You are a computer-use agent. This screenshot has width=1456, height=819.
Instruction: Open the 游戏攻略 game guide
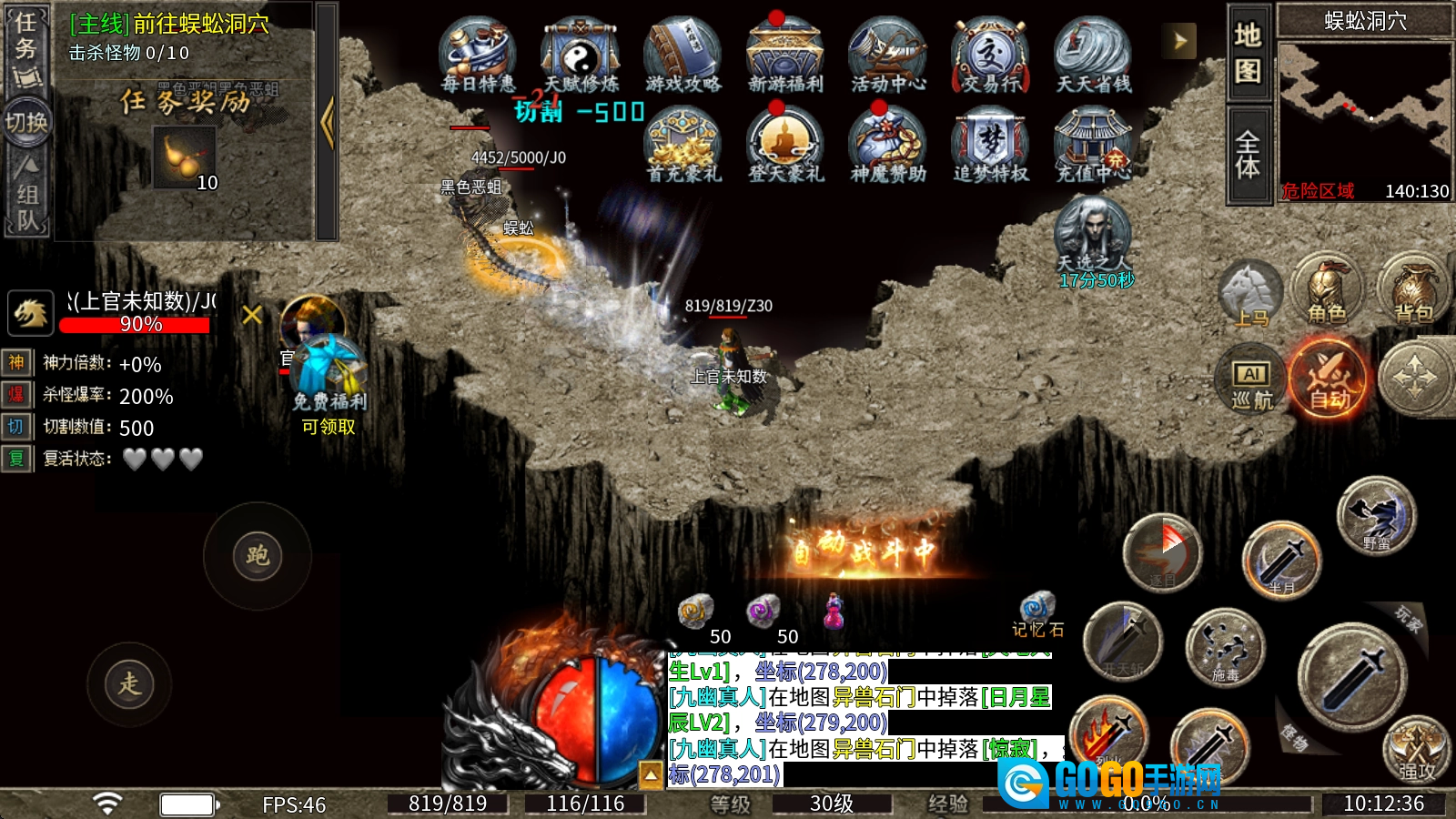pyautogui.click(x=682, y=55)
